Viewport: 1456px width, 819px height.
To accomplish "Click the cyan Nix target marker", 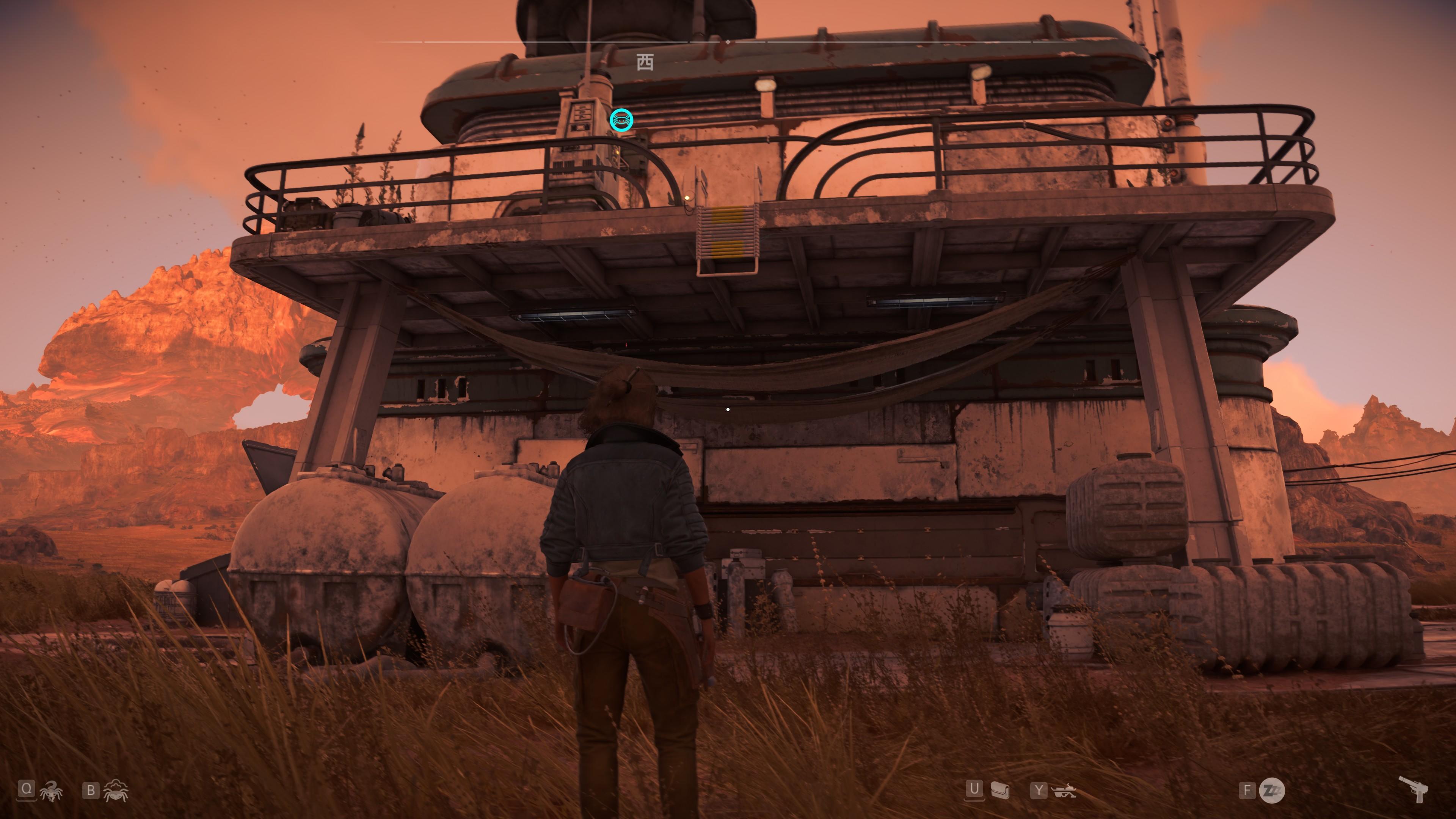I will point(621,120).
